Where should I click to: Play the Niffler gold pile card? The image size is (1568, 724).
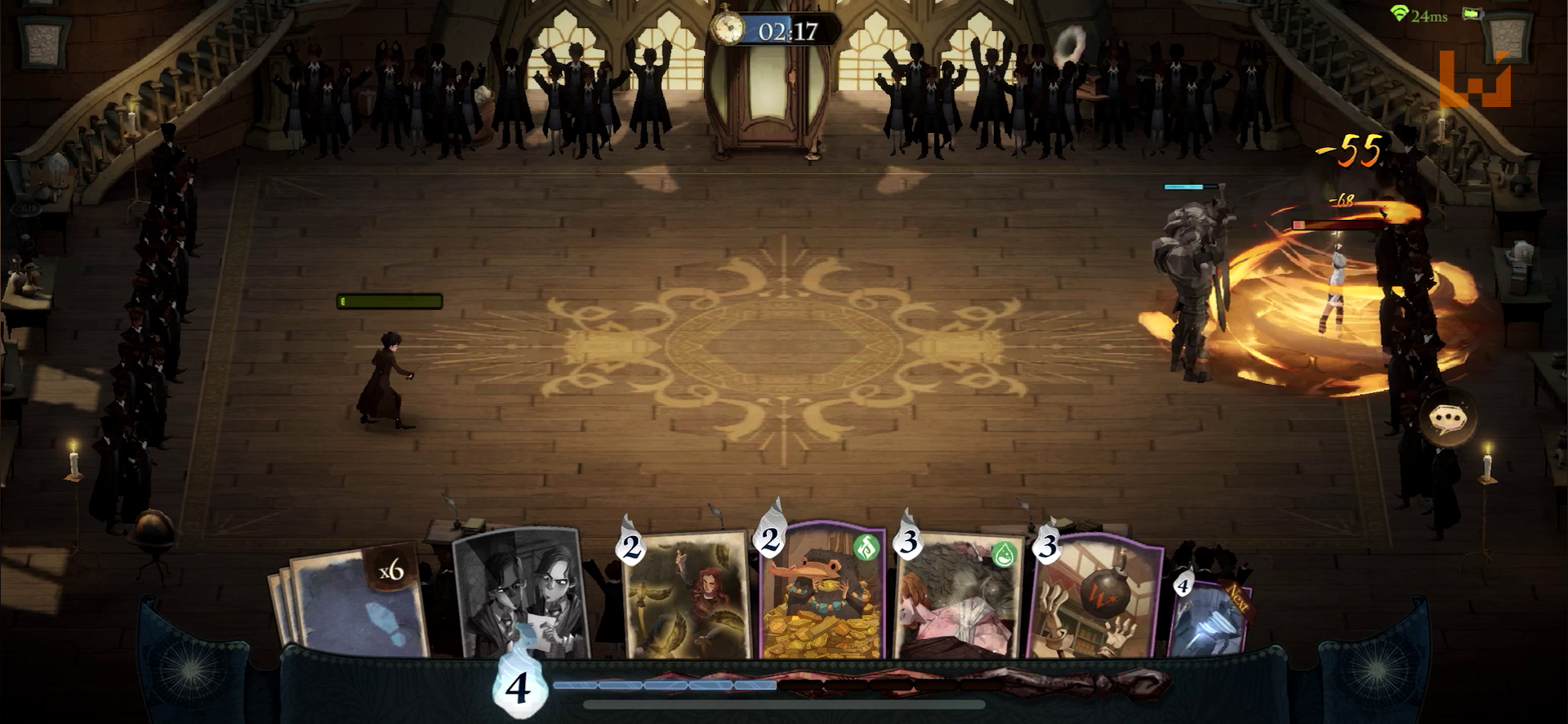click(x=823, y=594)
